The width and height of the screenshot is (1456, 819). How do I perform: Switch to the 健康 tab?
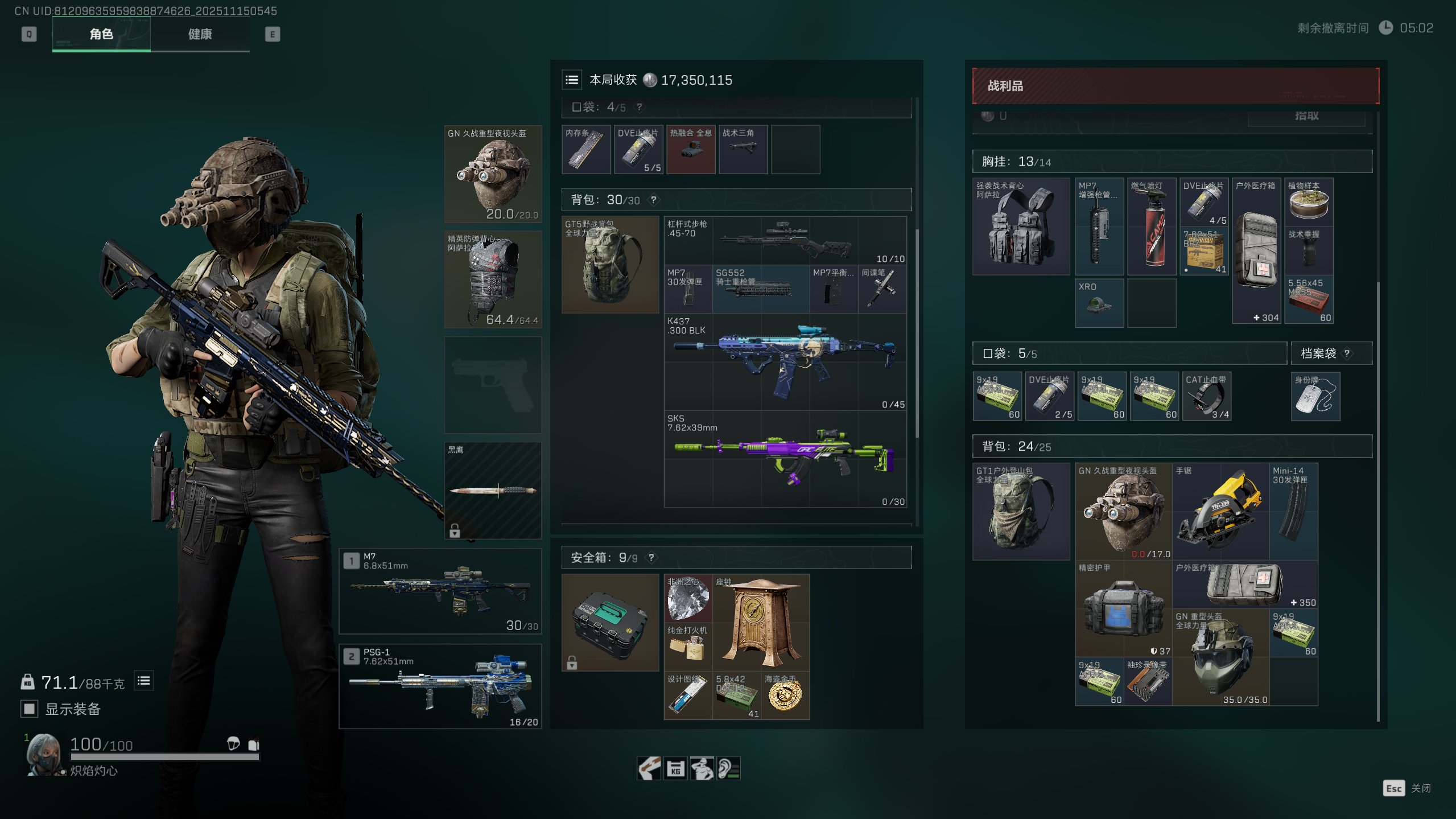point(200,34)
